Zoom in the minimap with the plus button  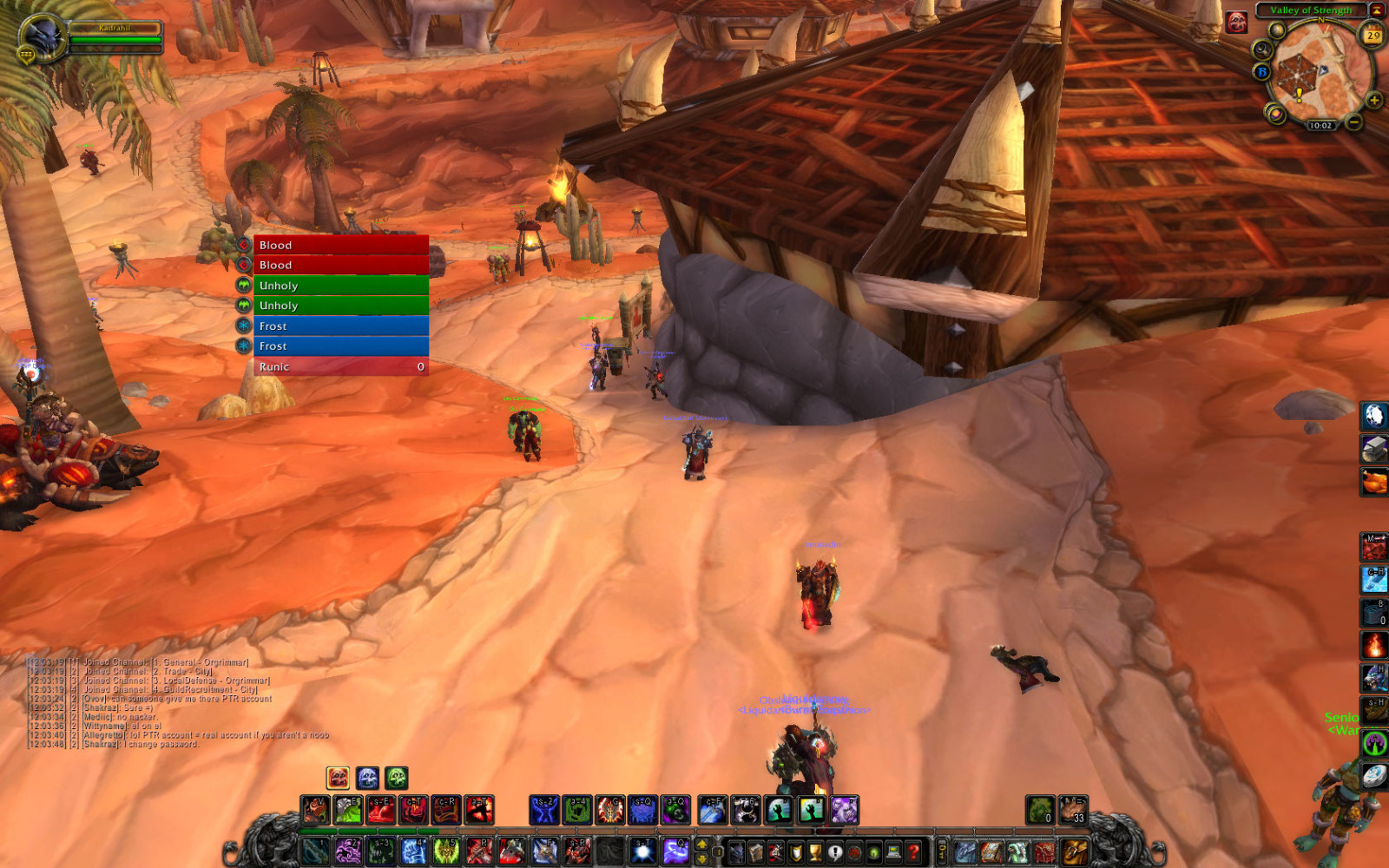click(x=1373, y=101)
